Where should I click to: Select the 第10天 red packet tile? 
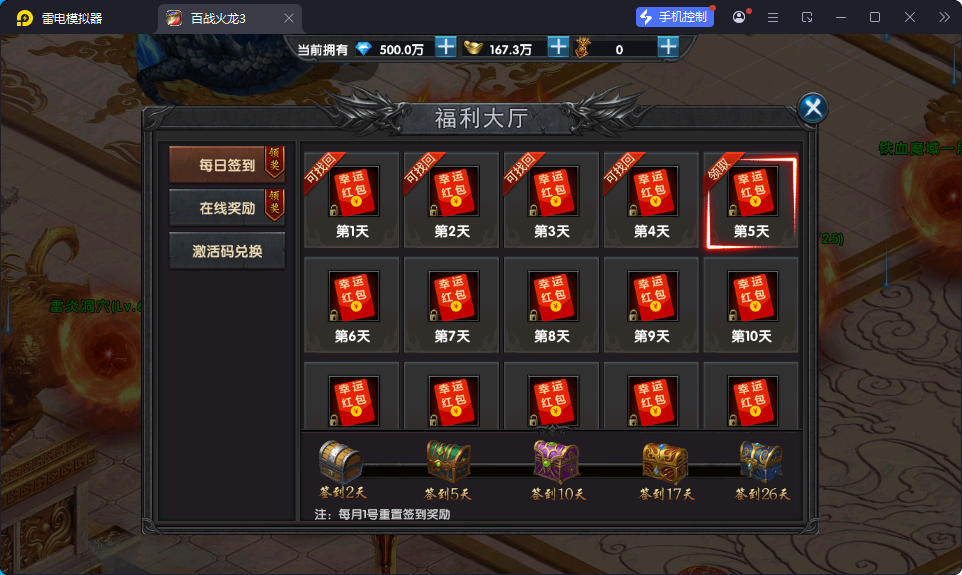point(751,305)
